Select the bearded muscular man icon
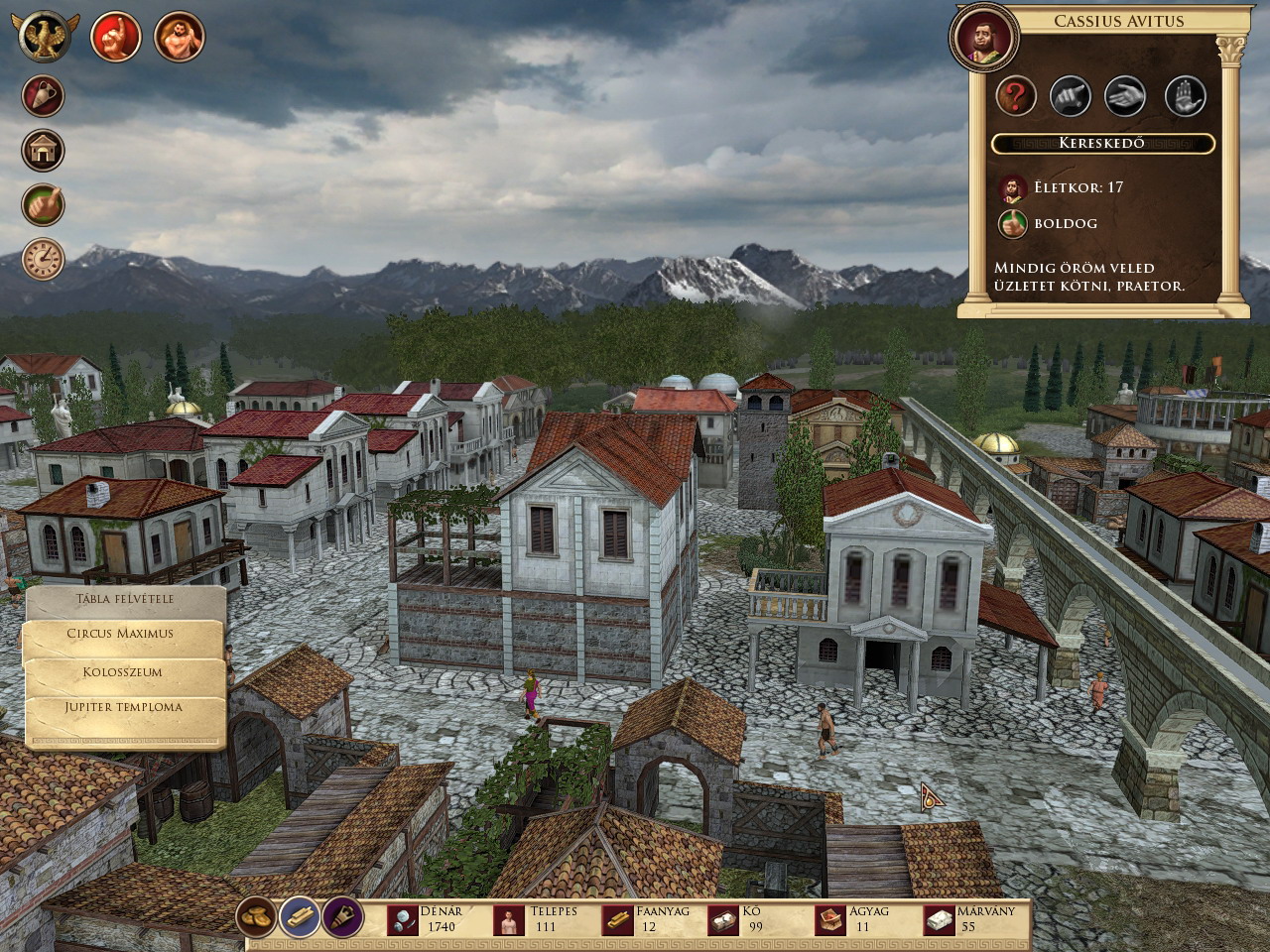Image resolution: width=1270 pixels, height=952 pixels. [x=180, y=37]
